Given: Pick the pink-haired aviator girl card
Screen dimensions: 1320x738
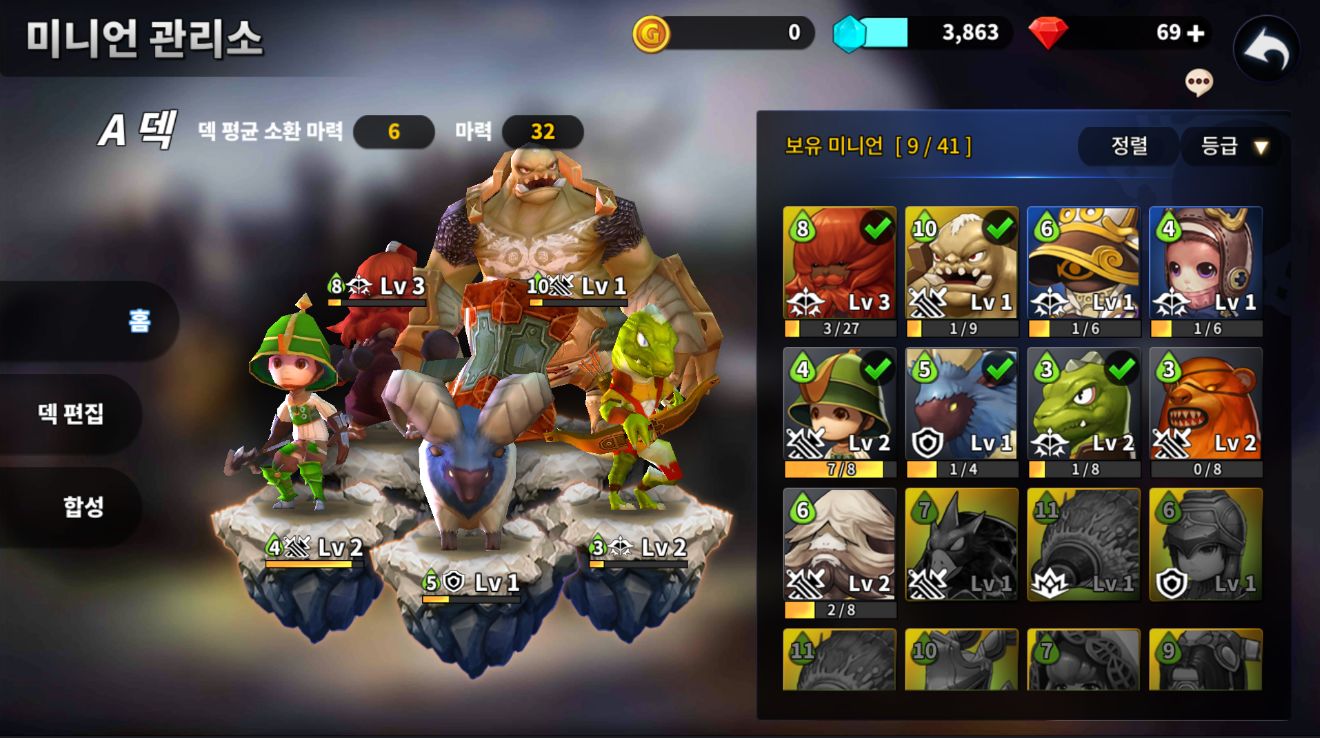Looking at the screenshot, I should (1205, 262).
